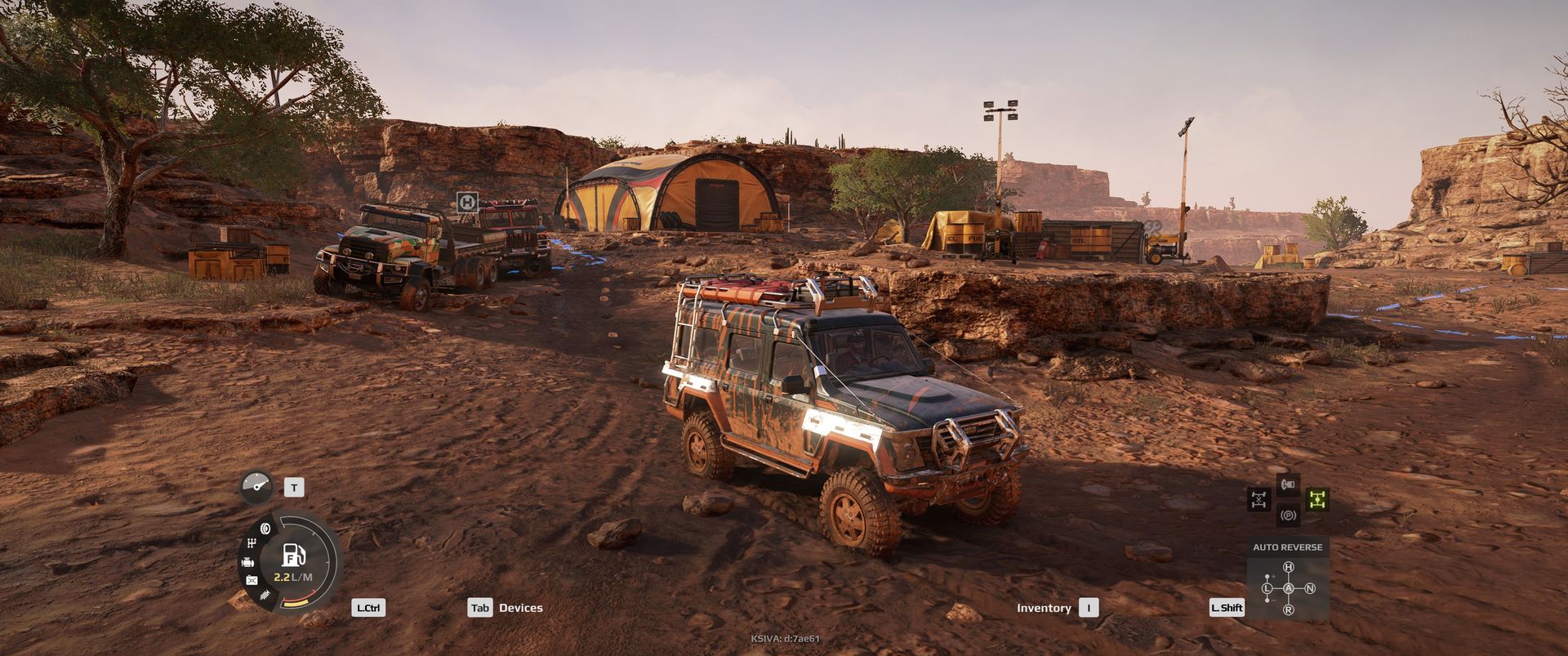Toggle the green all-wheel drive icon
This screenshot has width=1568, height=656.
(1316, 498)
